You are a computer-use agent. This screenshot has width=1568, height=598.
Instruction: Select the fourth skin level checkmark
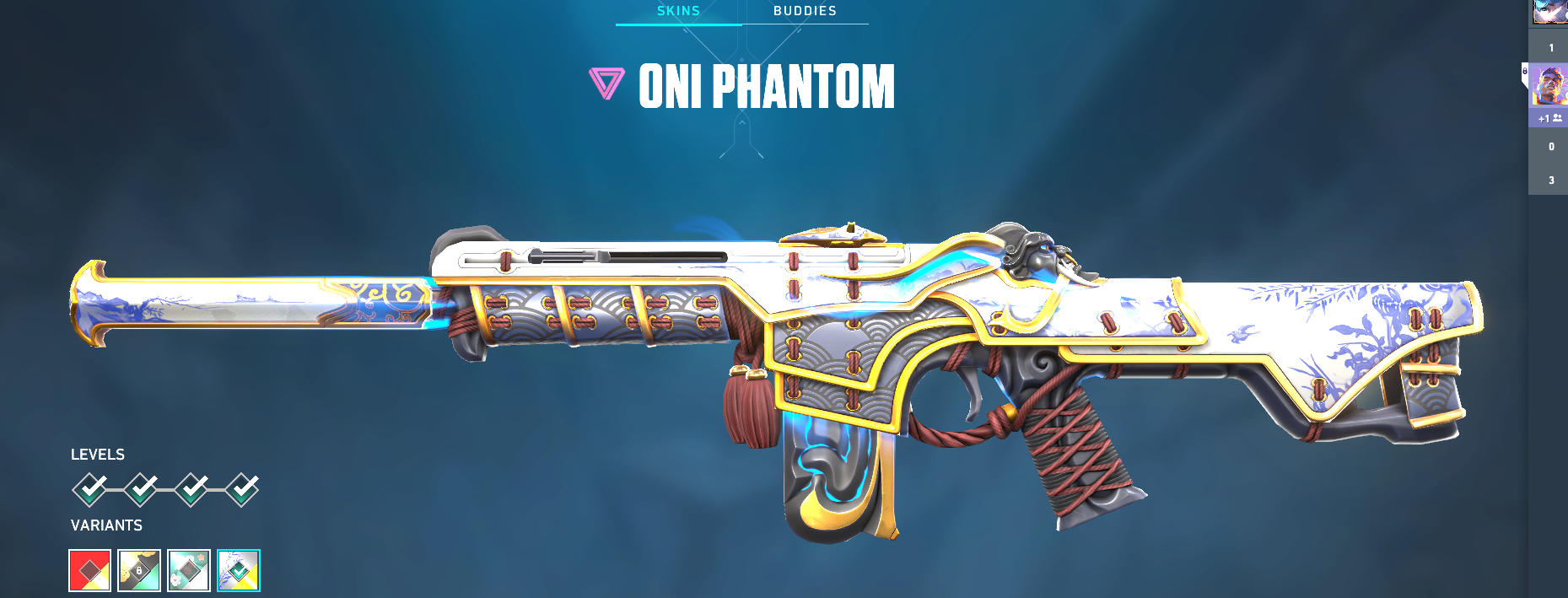click(x=242, y=489)
